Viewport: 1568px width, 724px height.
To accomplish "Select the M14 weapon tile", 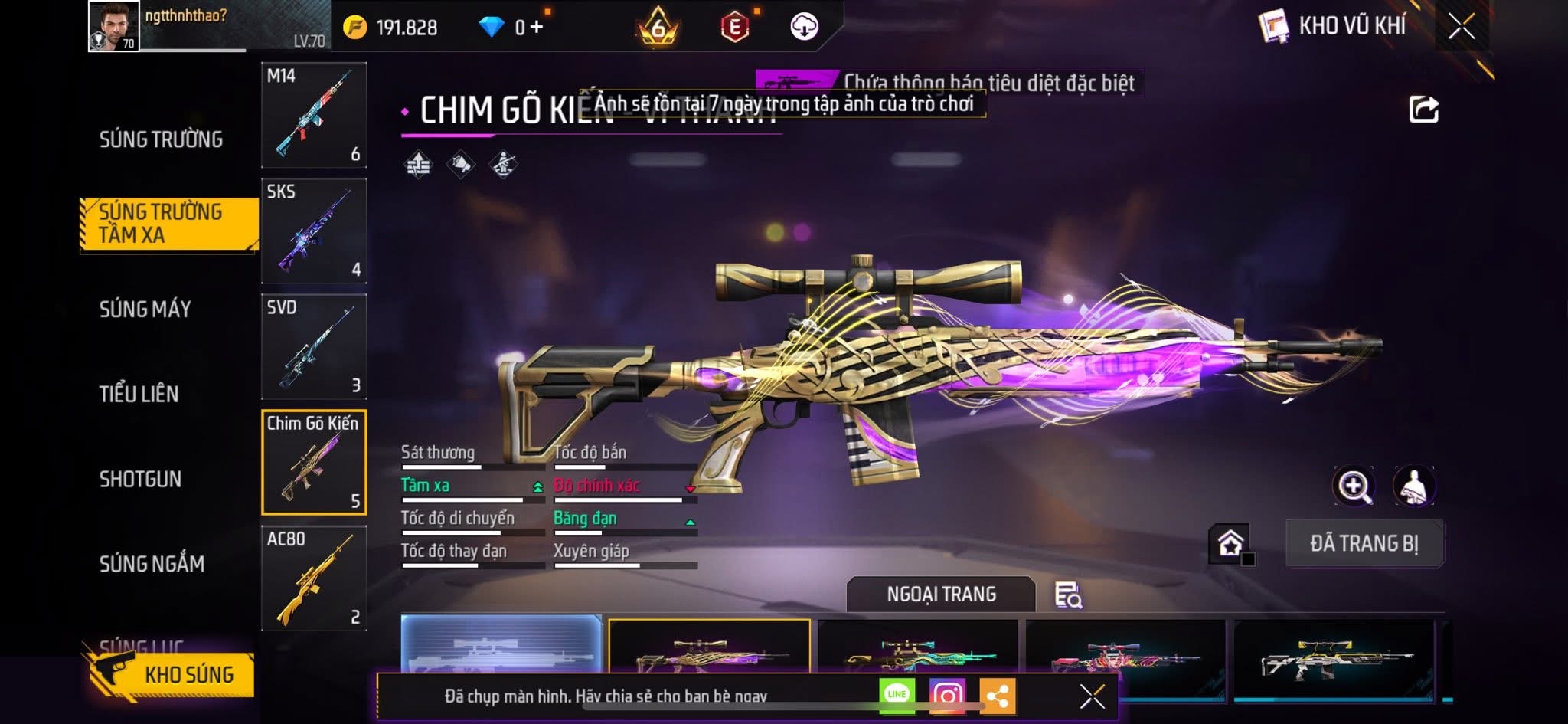I will pos(314,115).
